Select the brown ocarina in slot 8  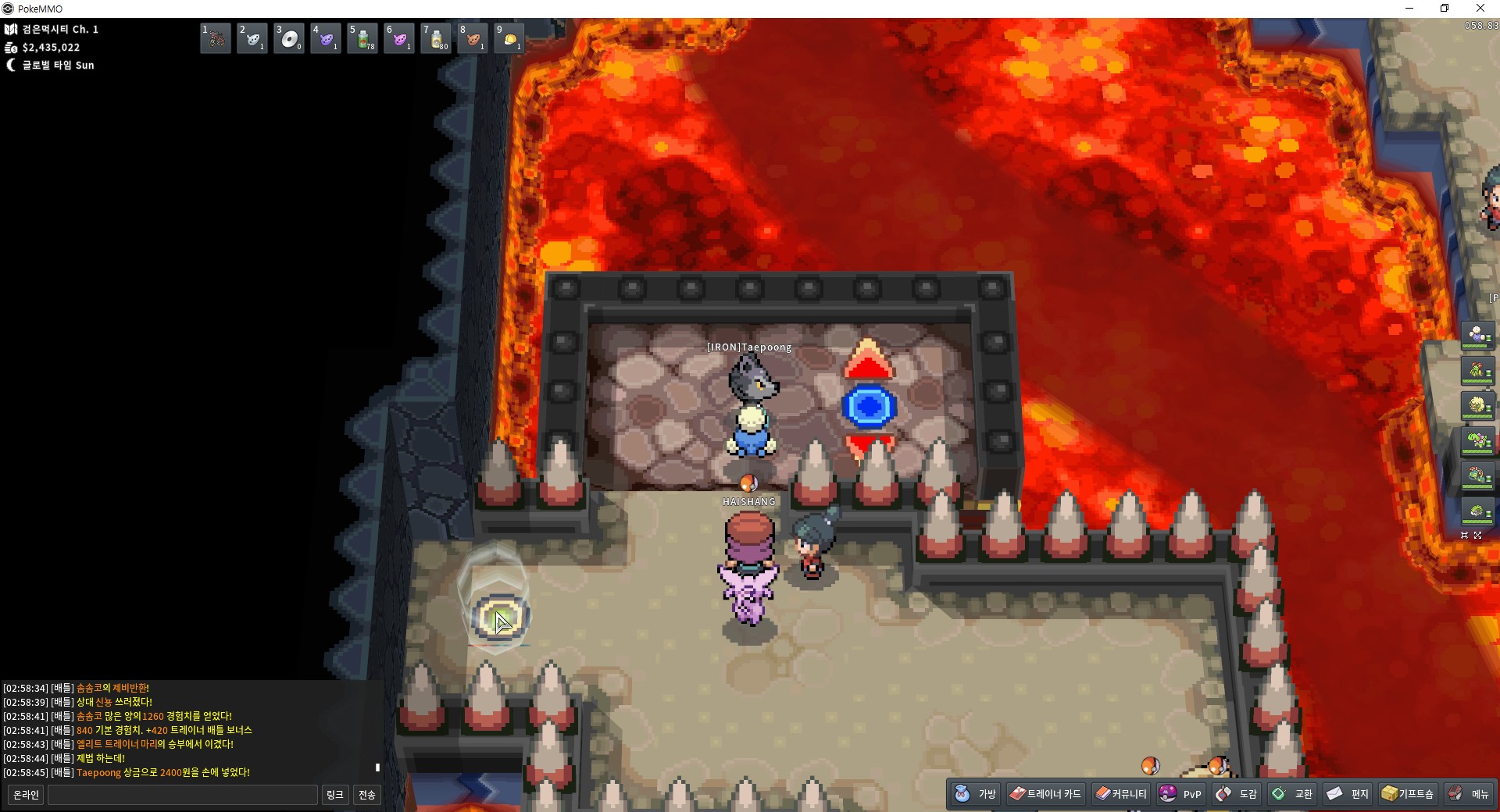pyautogui.click(x=473, y=38)
